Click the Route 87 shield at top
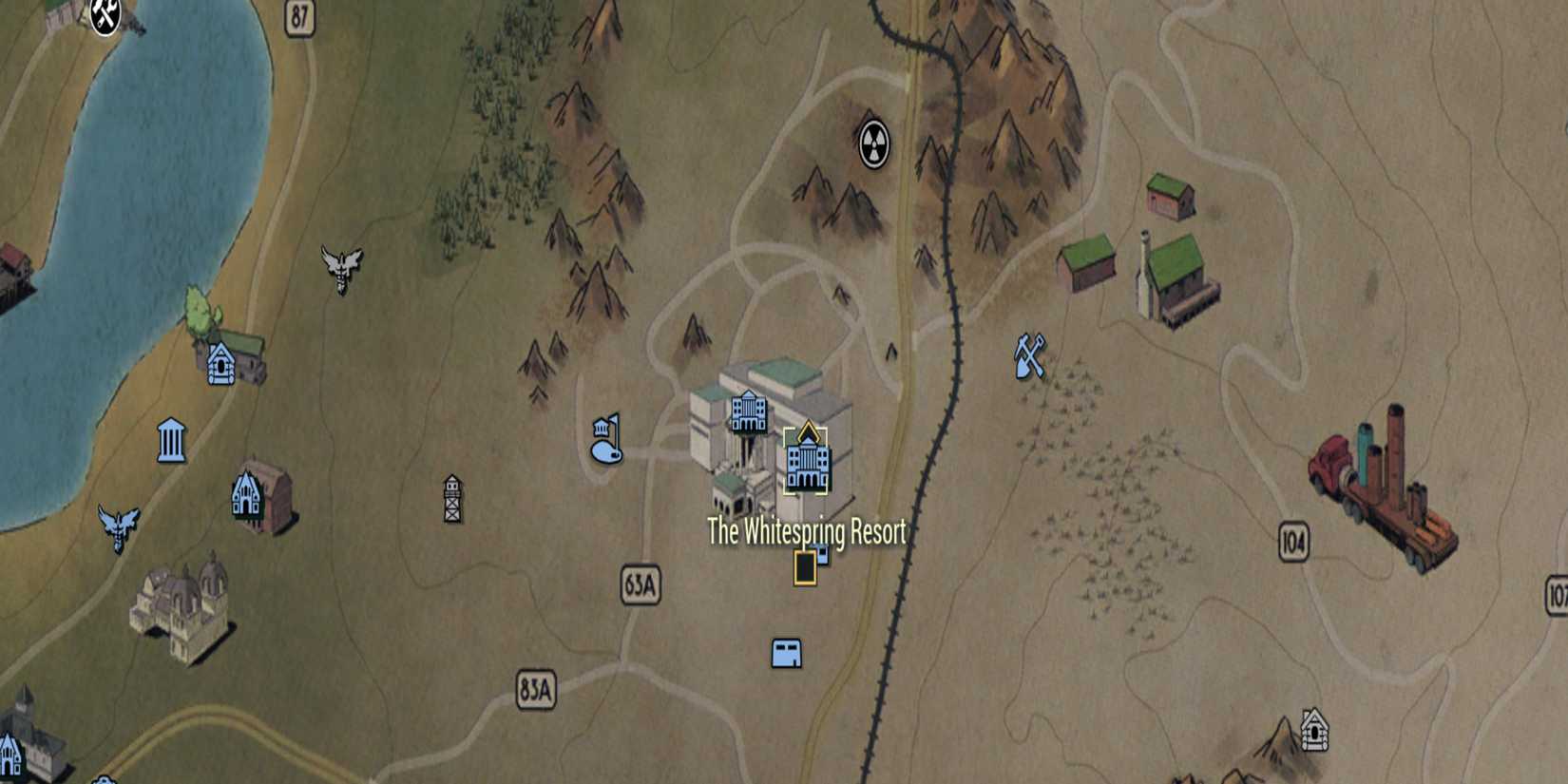Image resolution: width=1568 pixels, height=784 pixels. point(299,15)
